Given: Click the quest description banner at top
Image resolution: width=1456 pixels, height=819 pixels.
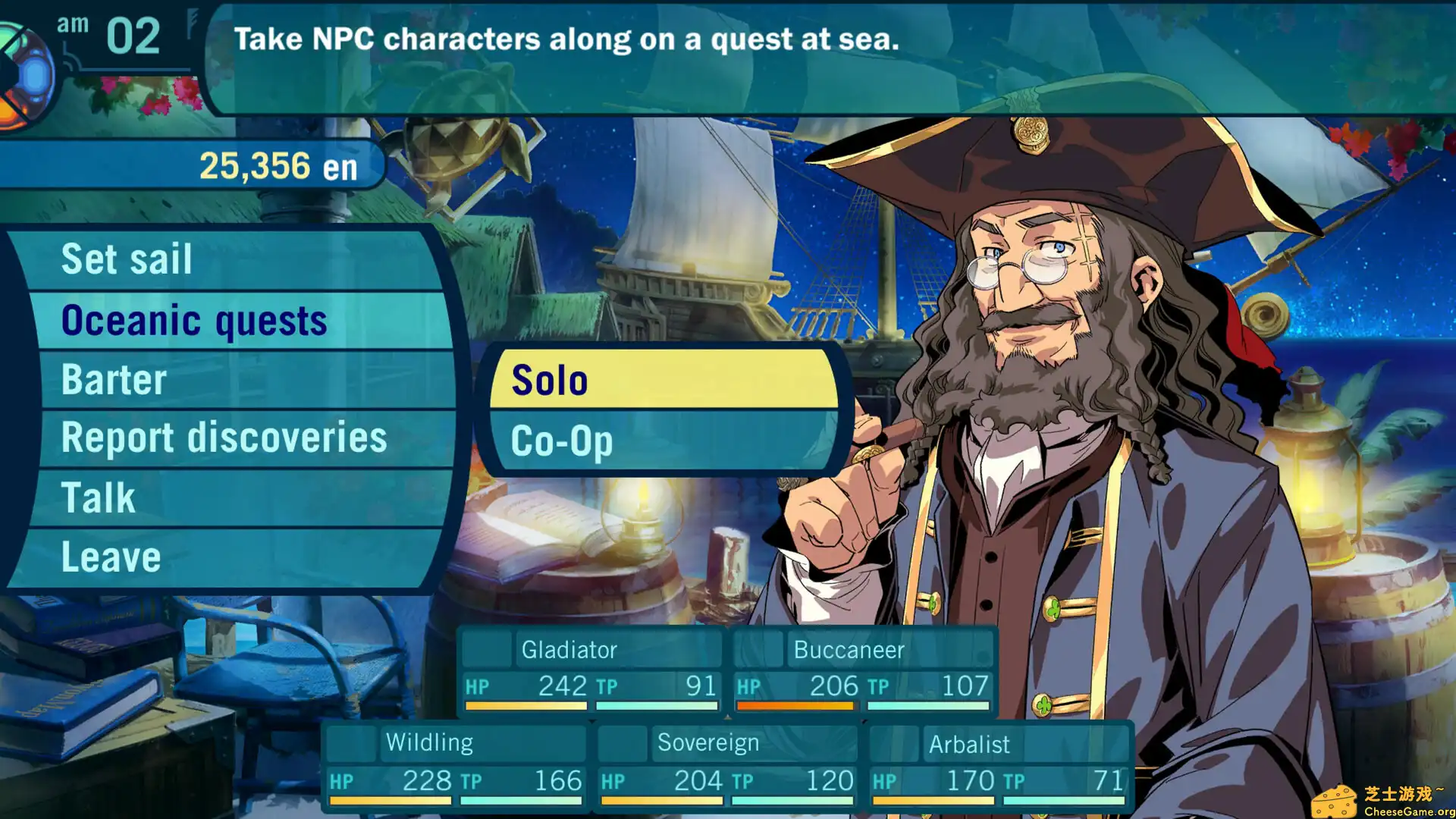Looking at the screenshot, I should pyautogui.click(x=567, y=39).
